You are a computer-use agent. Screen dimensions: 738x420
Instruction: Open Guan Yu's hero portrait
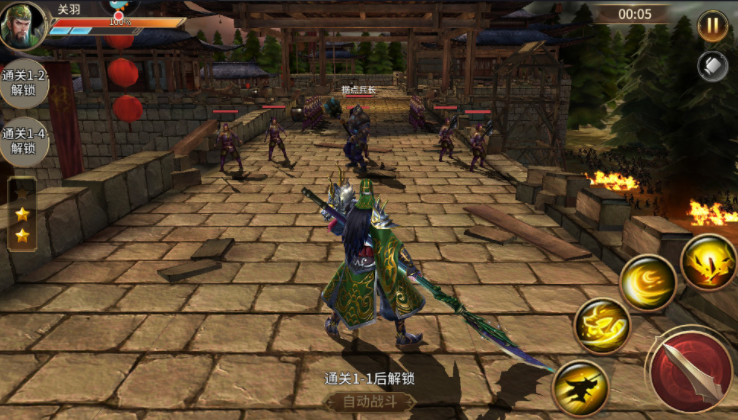[23, 26]
